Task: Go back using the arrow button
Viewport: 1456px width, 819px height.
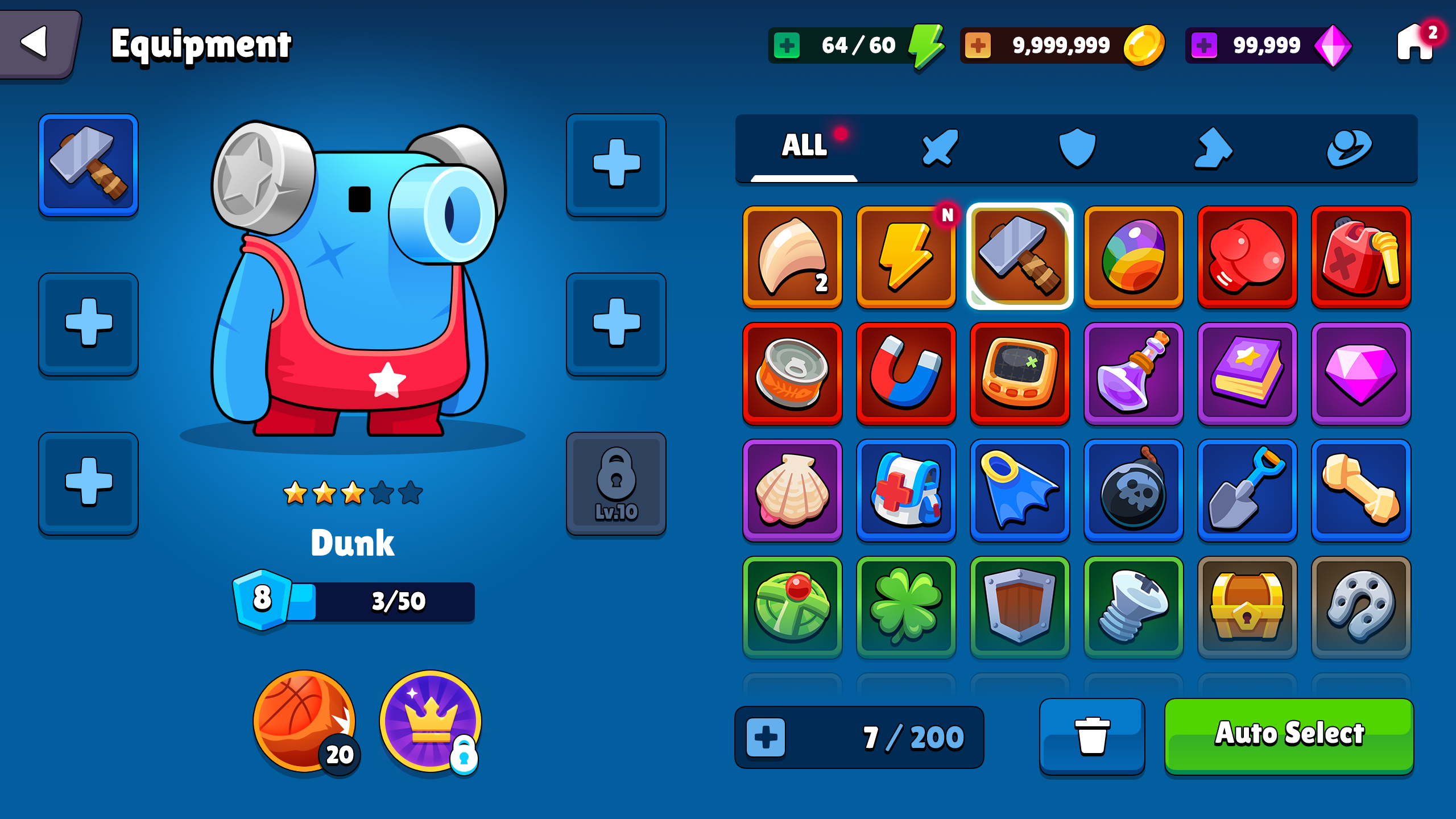Action: pos(37,43)
